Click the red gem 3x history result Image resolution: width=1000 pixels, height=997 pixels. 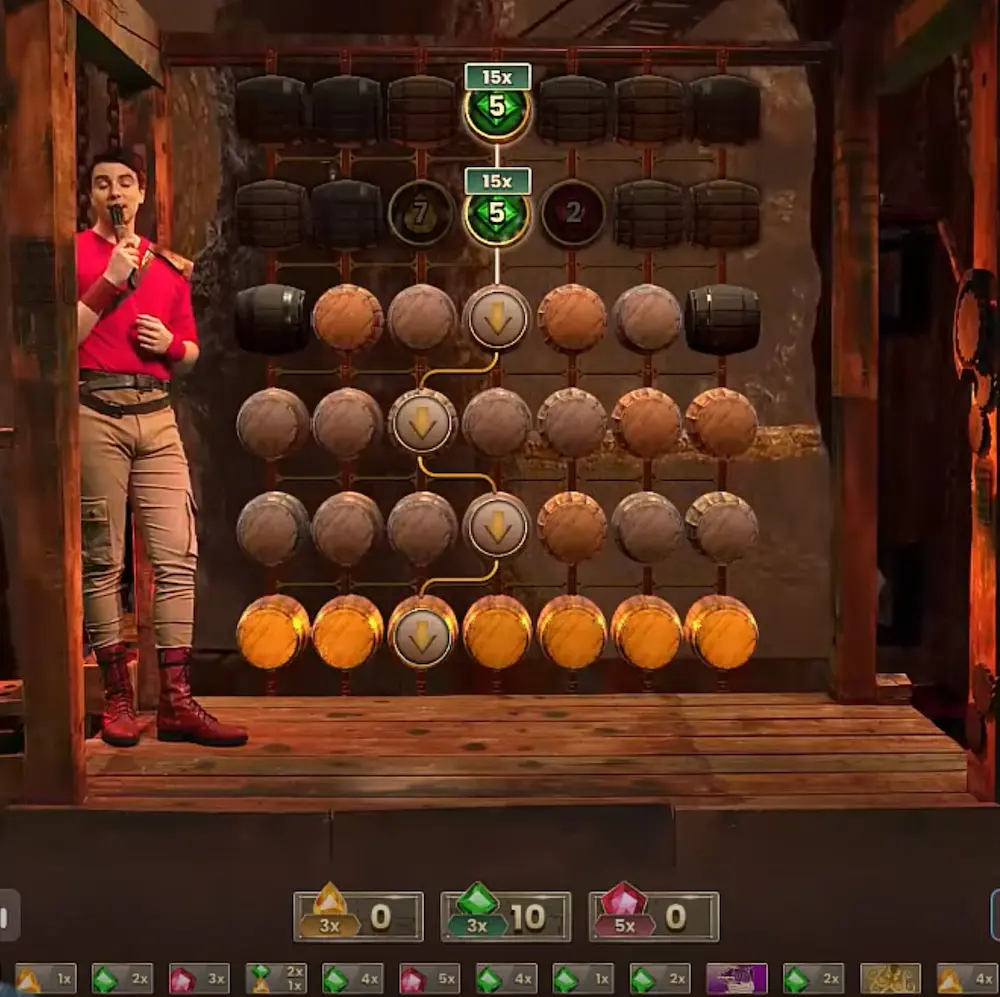pos(198,978)
